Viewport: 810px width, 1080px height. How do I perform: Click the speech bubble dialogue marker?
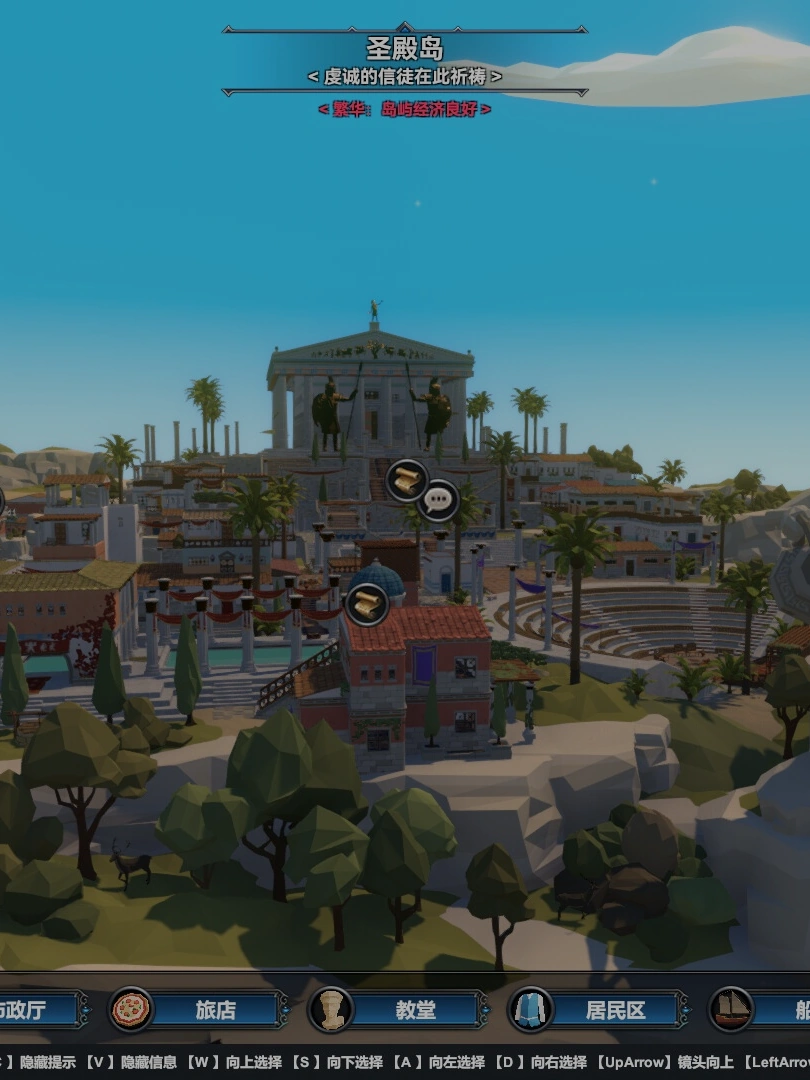click(x=438, y=499)
